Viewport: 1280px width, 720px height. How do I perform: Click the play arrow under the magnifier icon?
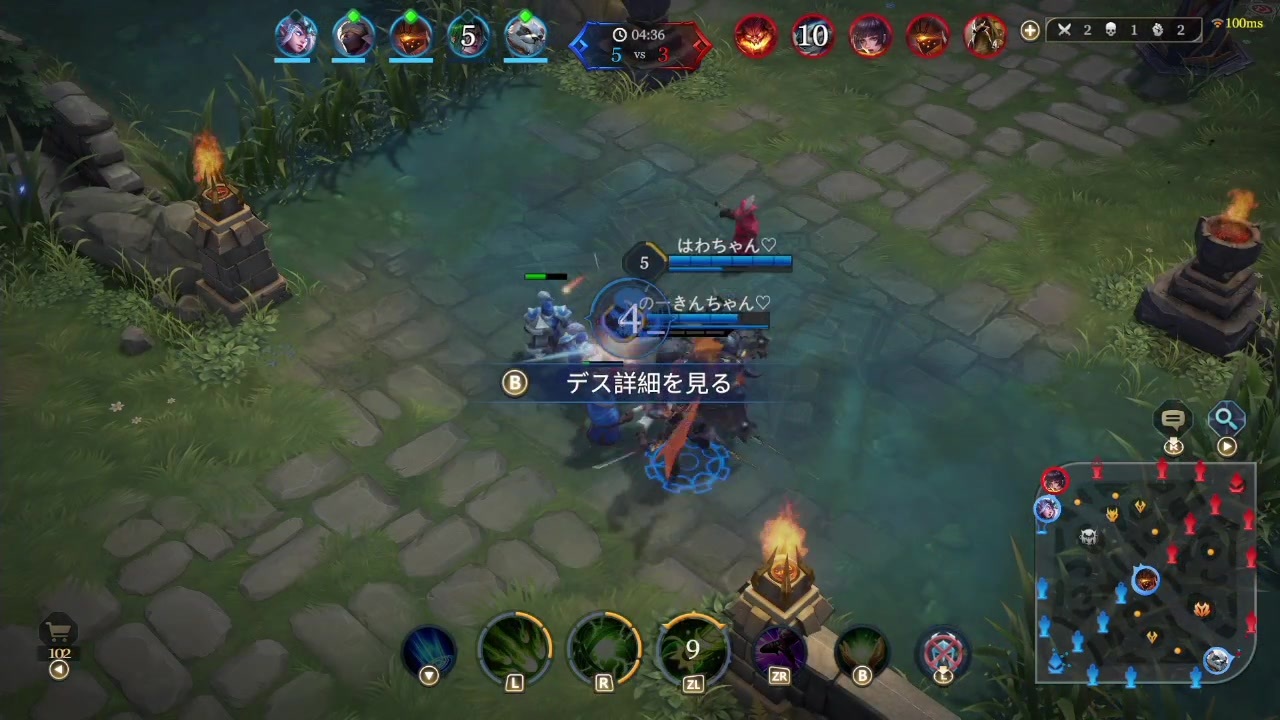[x=1227, y=446]
